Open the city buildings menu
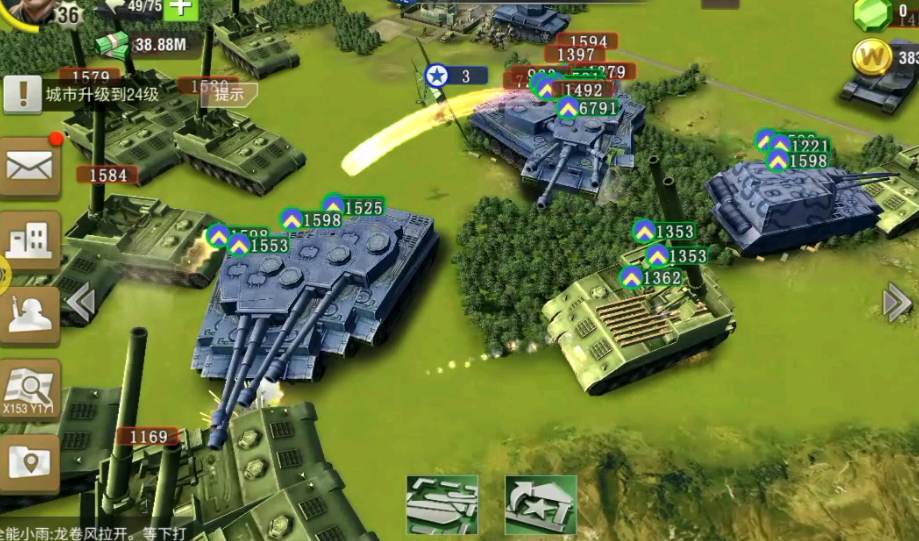This screenshot has width=919, height=541. [x=29, y=240]
